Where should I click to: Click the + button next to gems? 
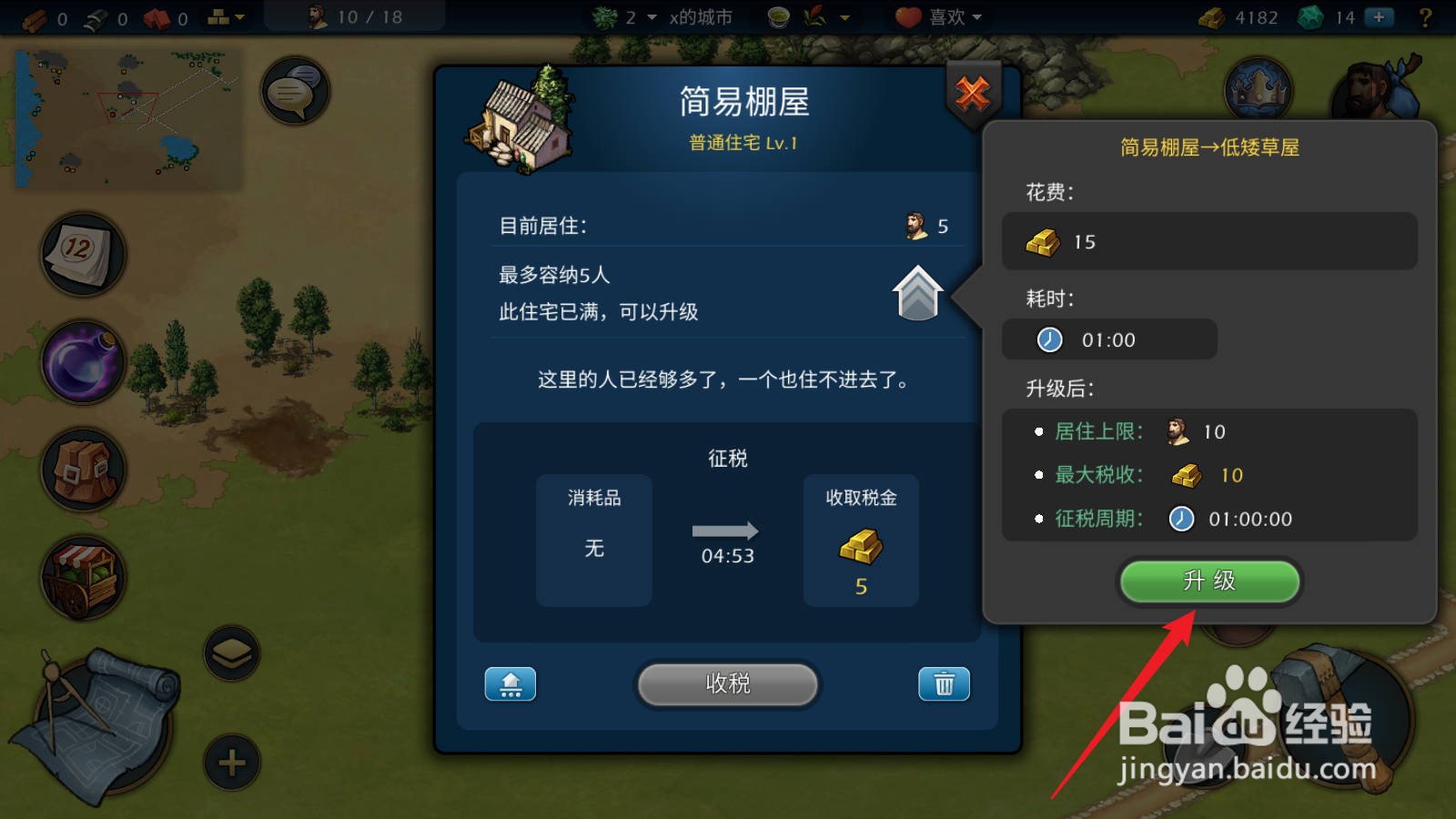[1380, 16]
